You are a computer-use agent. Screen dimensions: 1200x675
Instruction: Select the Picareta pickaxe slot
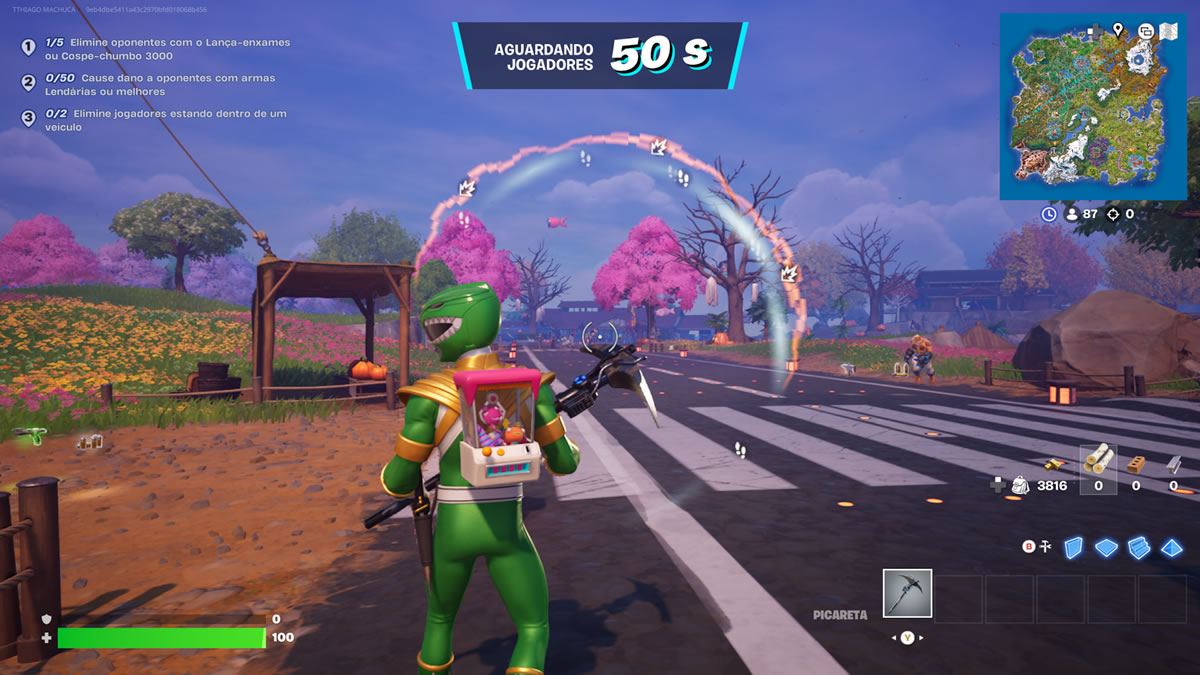907,593
